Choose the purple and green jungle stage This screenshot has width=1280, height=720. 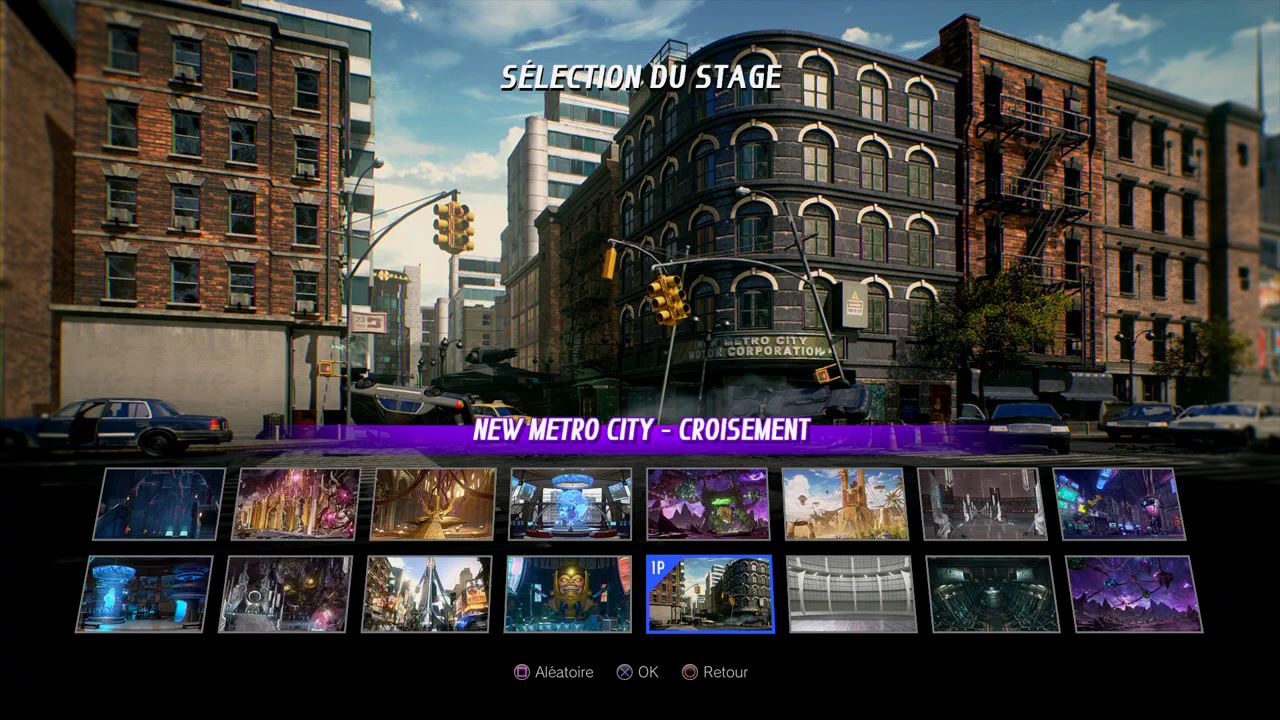(708, 504)
